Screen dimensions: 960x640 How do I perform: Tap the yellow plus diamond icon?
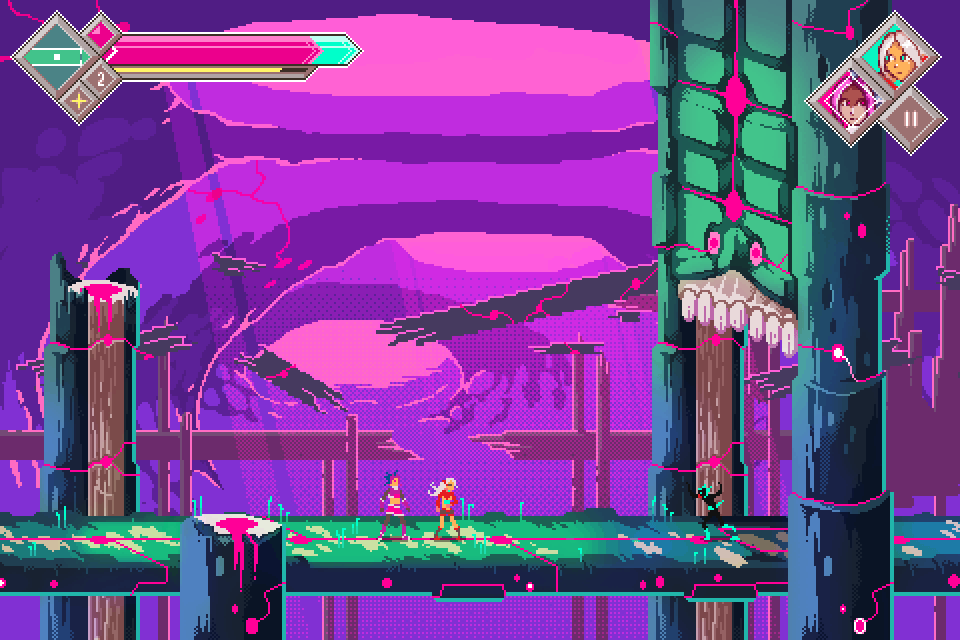pos(78,99)
